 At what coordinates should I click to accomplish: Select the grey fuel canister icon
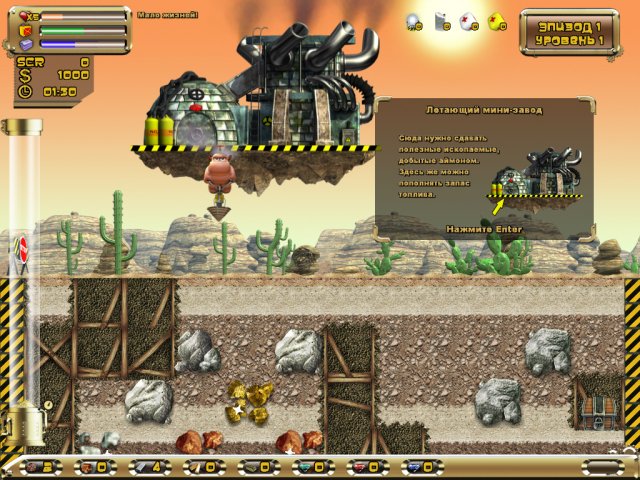pos(440,20)
